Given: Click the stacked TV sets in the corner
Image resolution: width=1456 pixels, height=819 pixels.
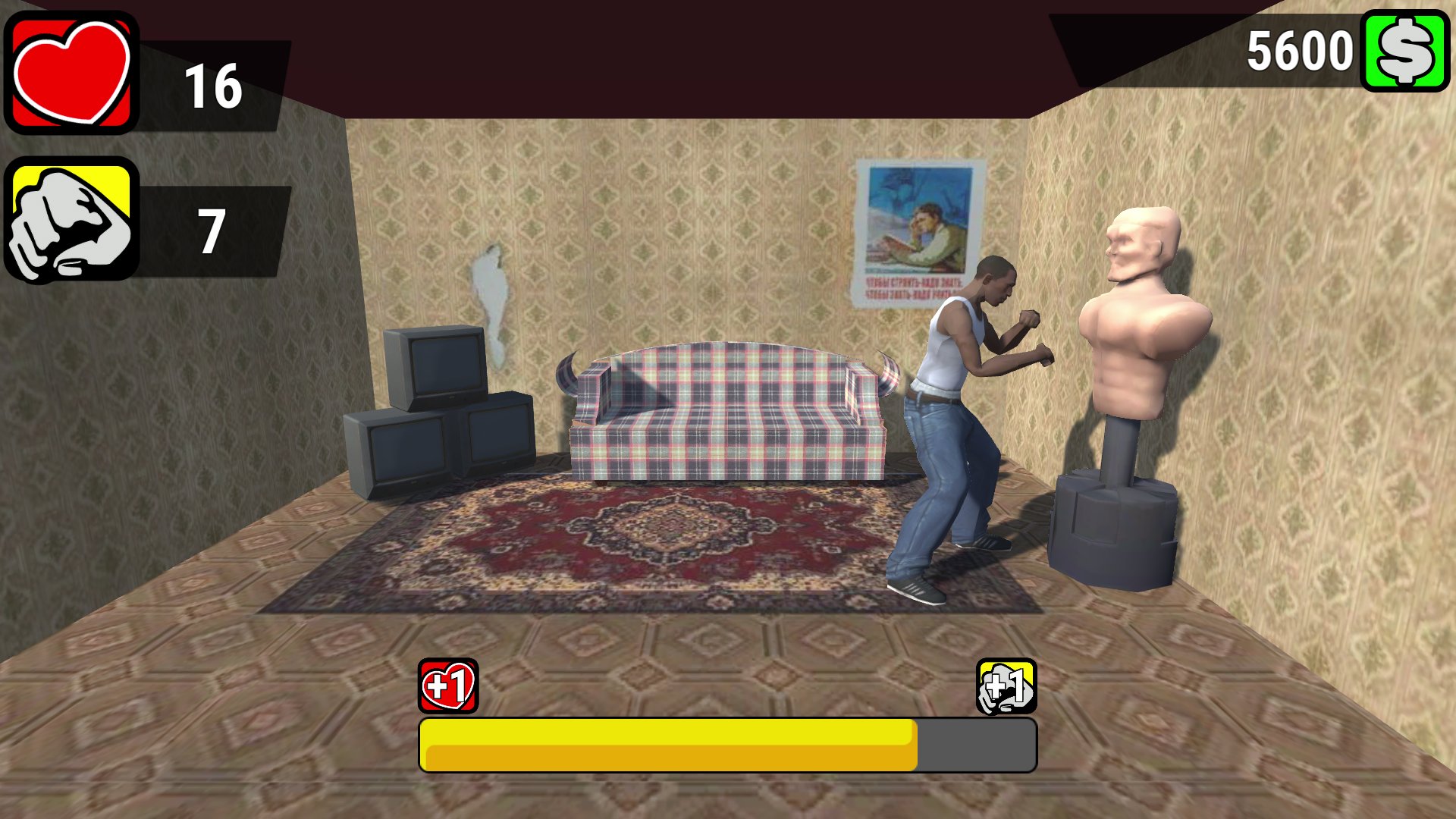Looking at the screenshot, I should [440, 409].
